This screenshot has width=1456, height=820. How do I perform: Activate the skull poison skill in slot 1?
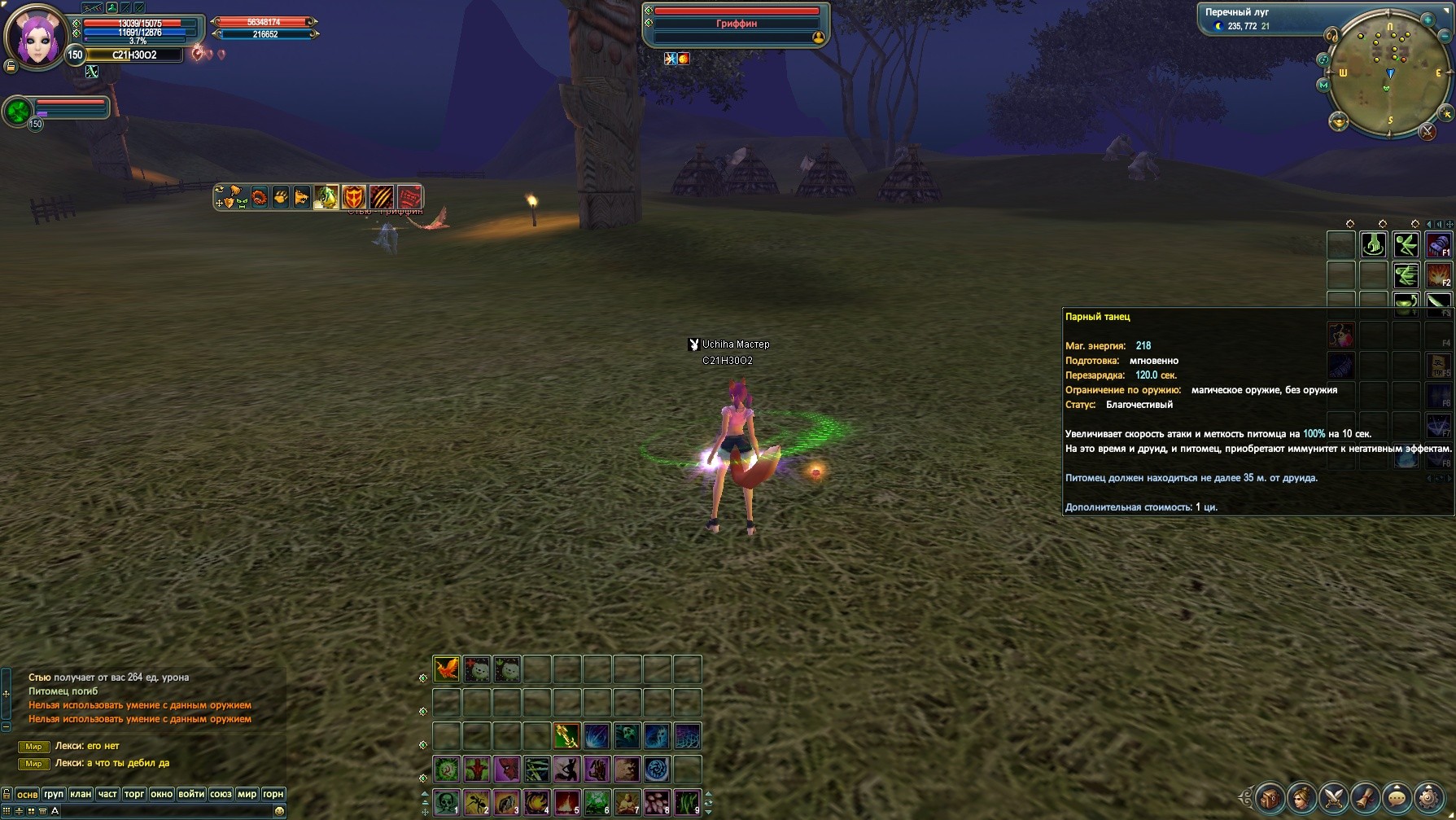click(446, 803)
